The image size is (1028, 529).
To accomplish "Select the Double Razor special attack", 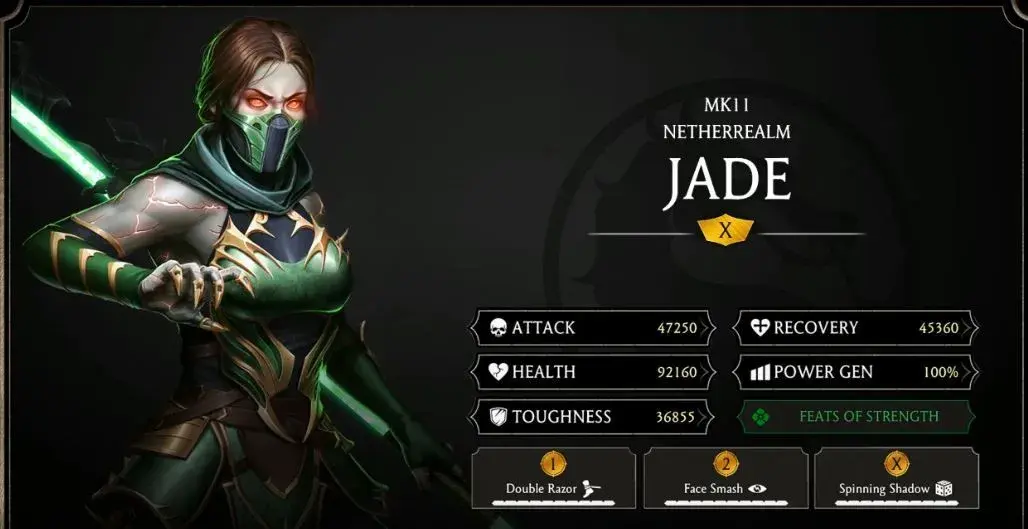I will click(554, 478).
